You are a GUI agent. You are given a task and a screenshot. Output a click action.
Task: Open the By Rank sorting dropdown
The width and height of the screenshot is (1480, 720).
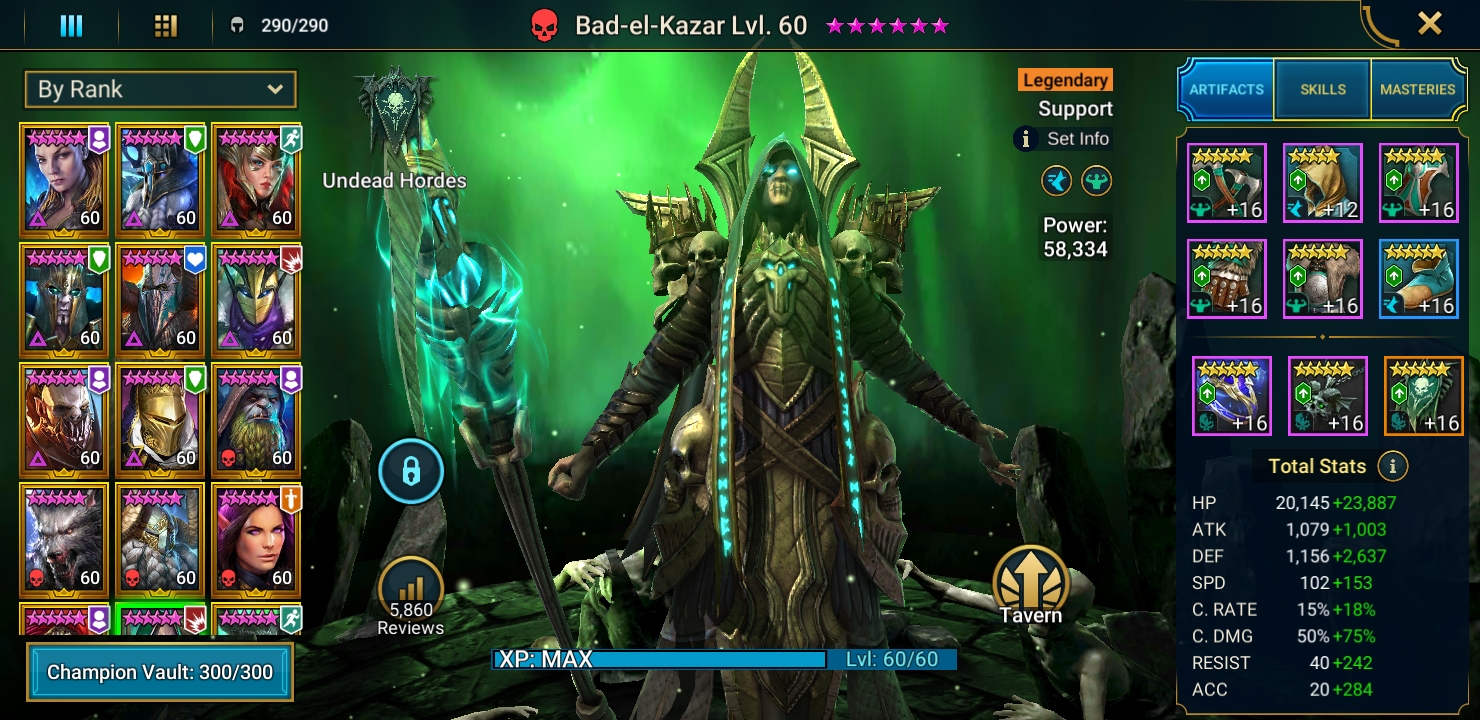(x=160, y=89)
